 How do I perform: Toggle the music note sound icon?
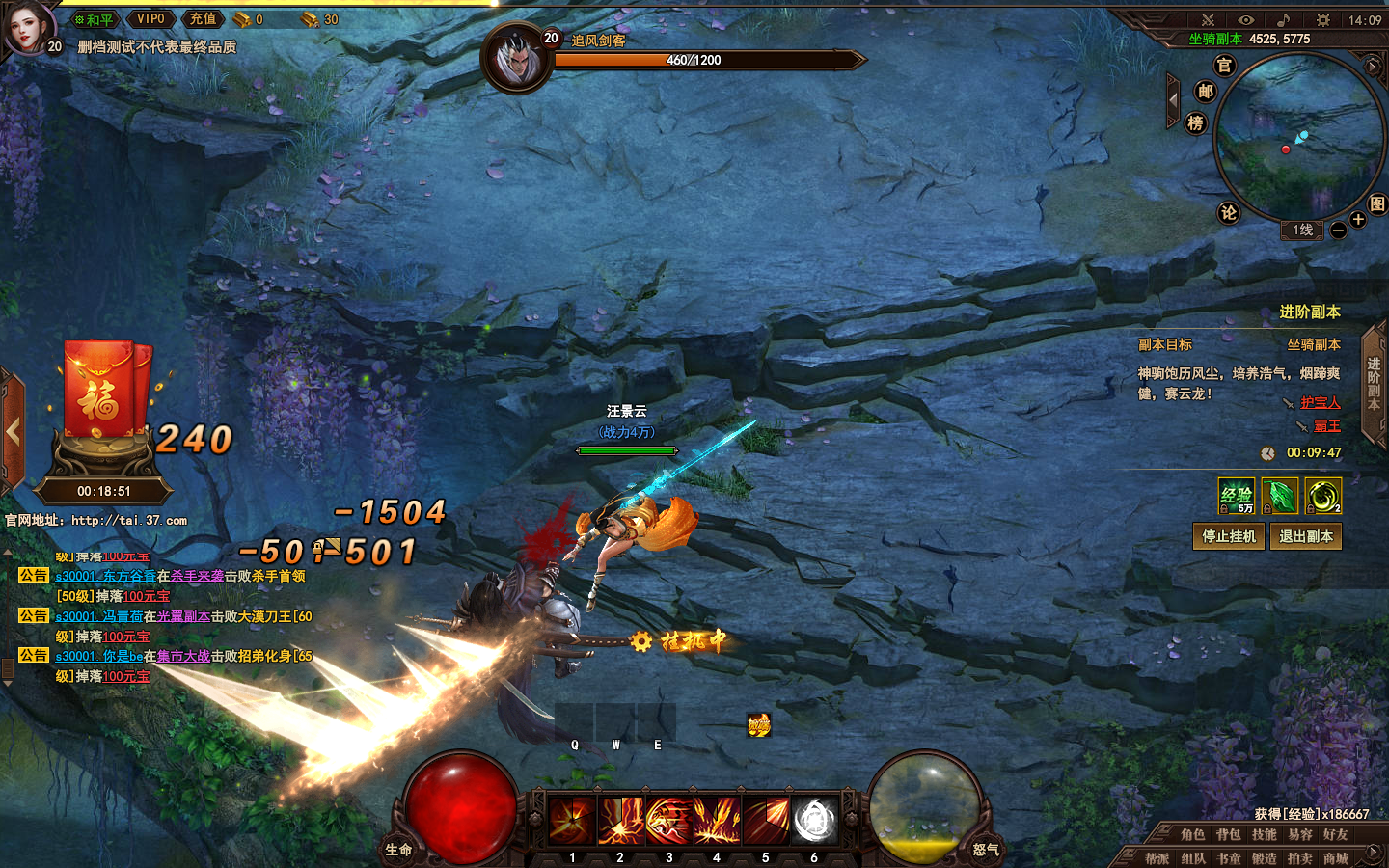pos(1283,19)
